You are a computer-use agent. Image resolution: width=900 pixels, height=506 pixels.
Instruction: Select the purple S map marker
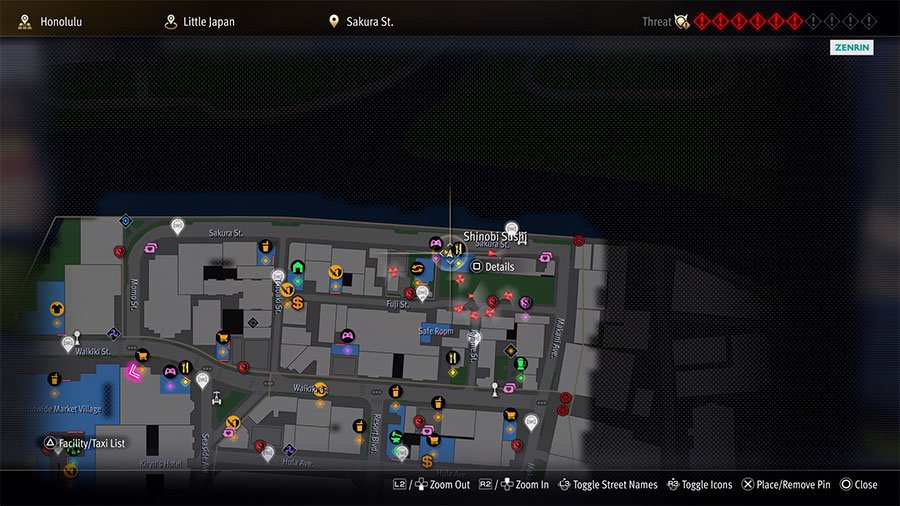coord(525,302)
